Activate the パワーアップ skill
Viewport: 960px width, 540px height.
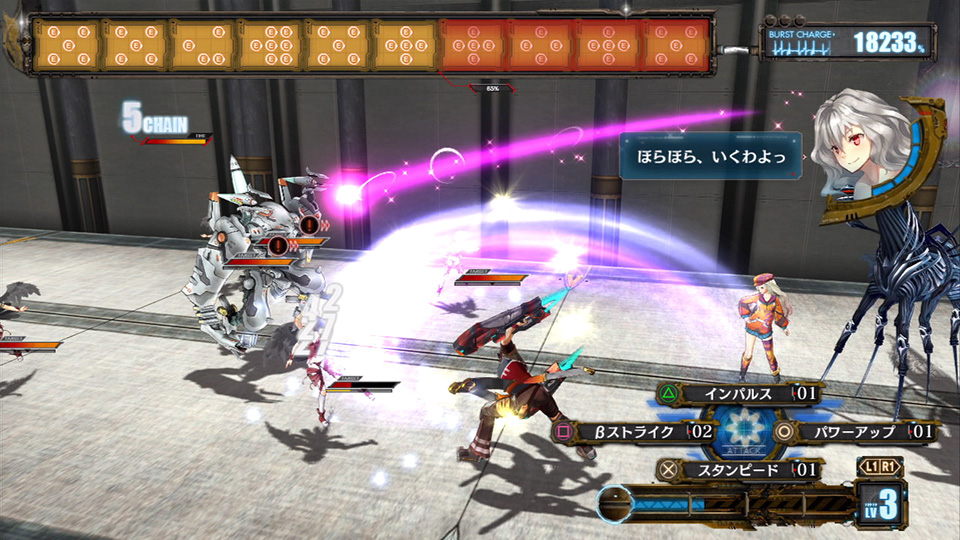point(855,432)
